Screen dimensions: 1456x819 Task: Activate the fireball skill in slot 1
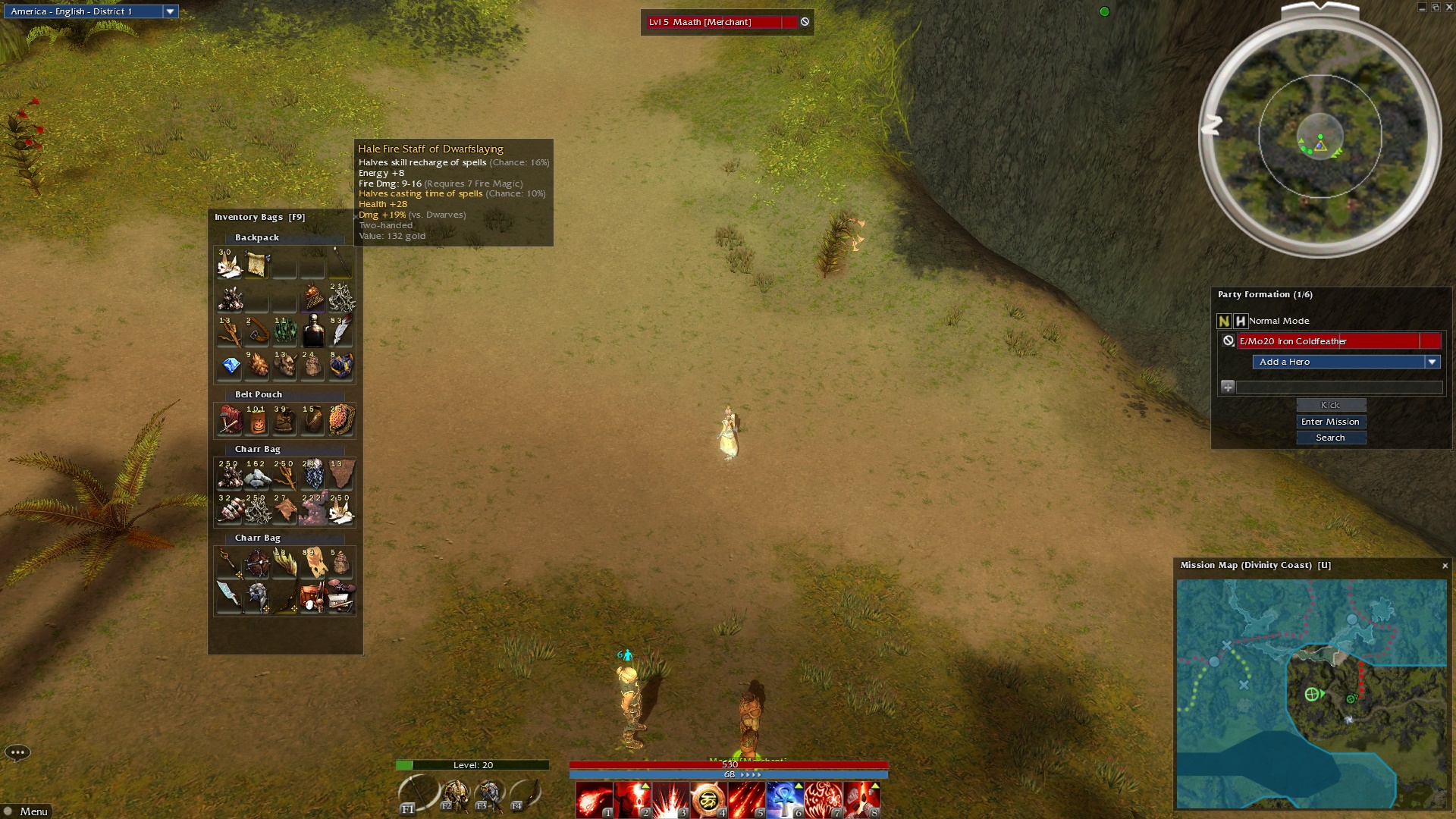[594, 800]
